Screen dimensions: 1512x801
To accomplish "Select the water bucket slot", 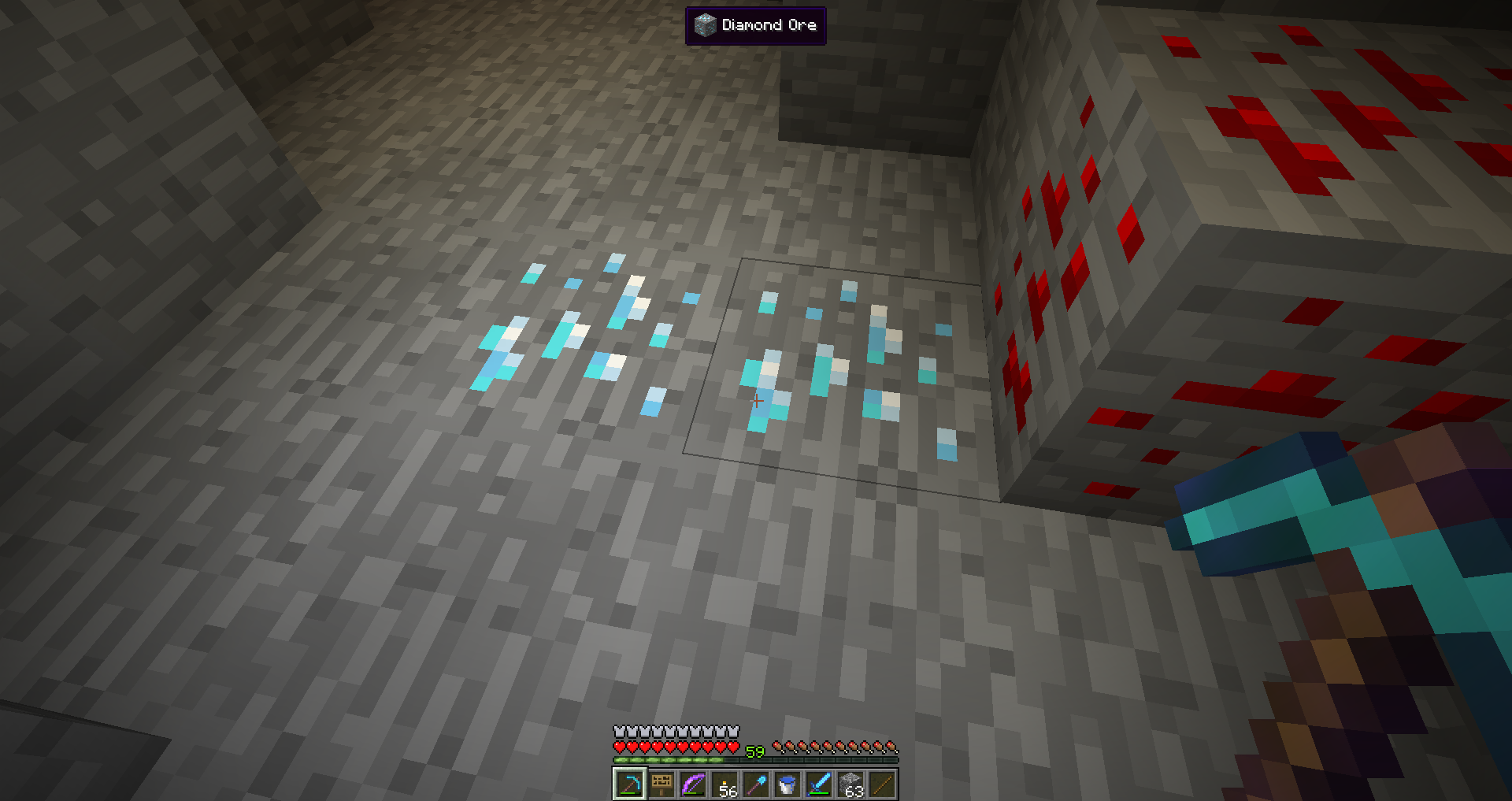I will [787, 784].
